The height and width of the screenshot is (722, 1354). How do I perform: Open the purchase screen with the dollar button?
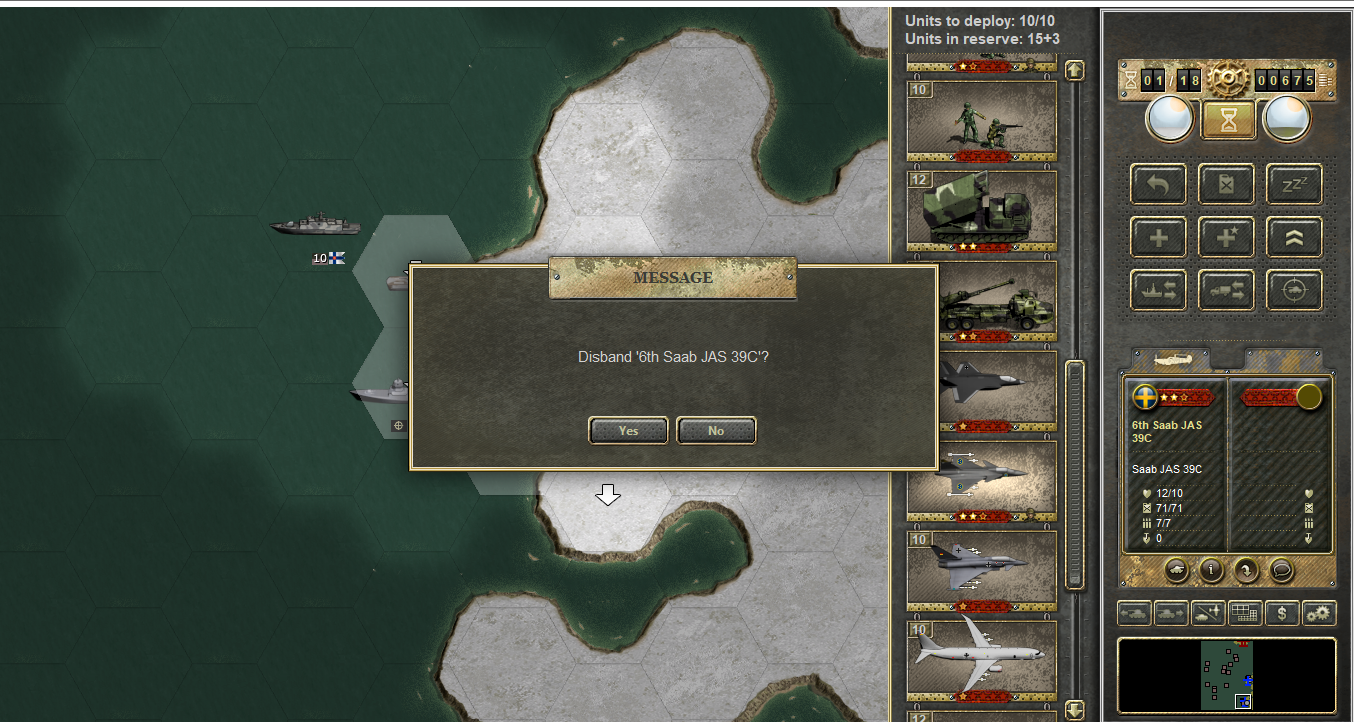tap(1282, 613)
